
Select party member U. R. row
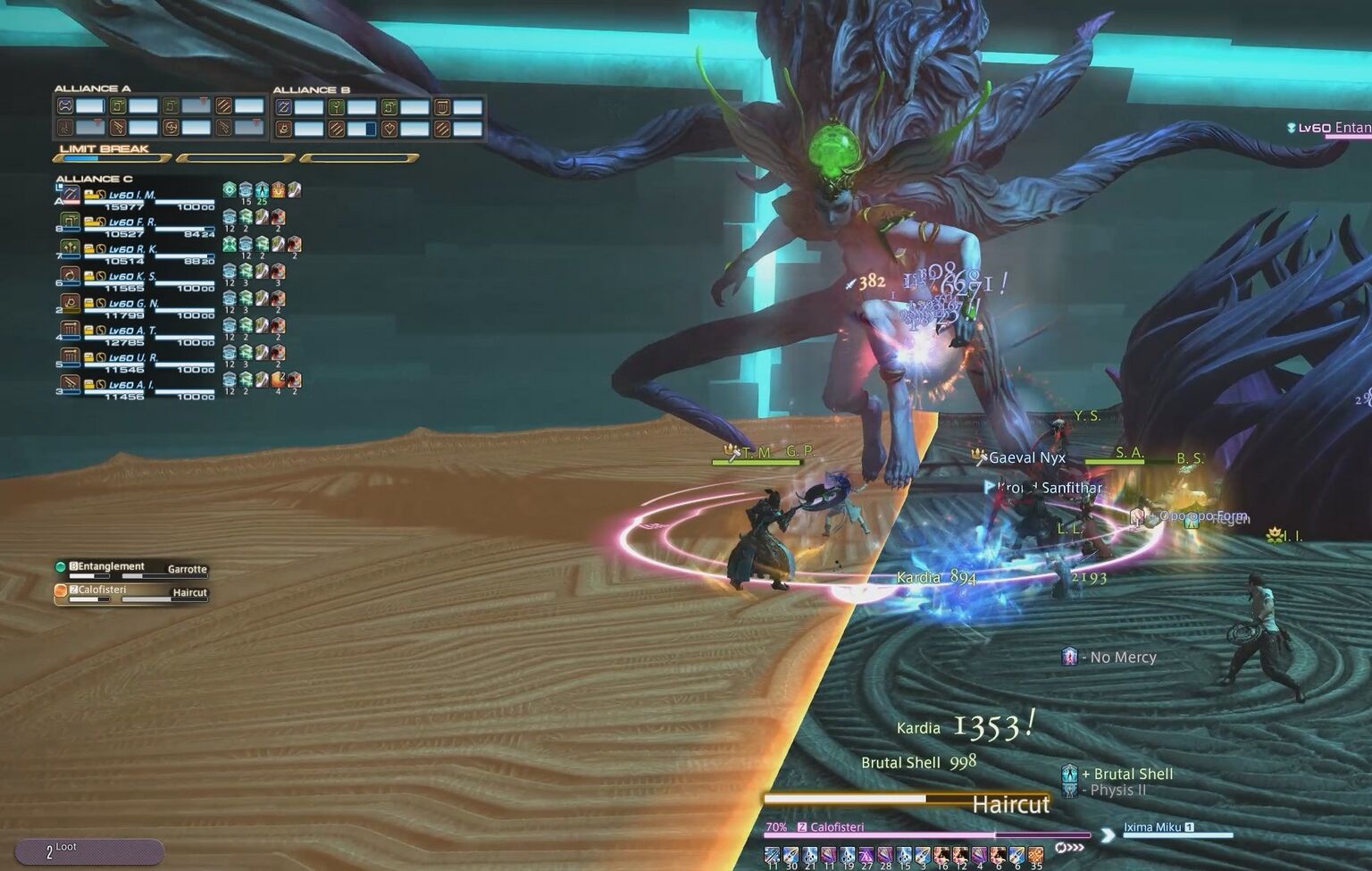coord(134,357)
